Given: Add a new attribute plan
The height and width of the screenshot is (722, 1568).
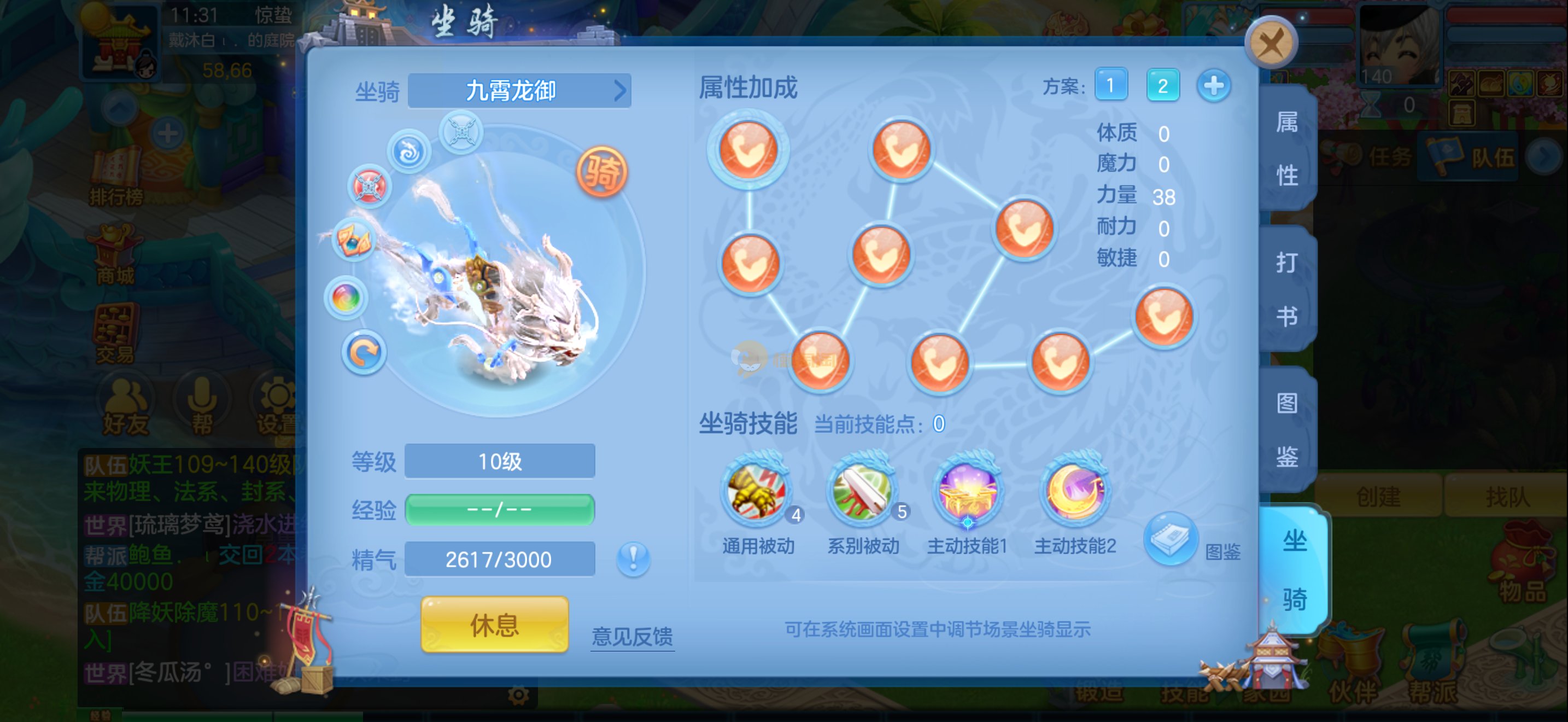Looking at the screenshot, I should (x=1213, y=85).
